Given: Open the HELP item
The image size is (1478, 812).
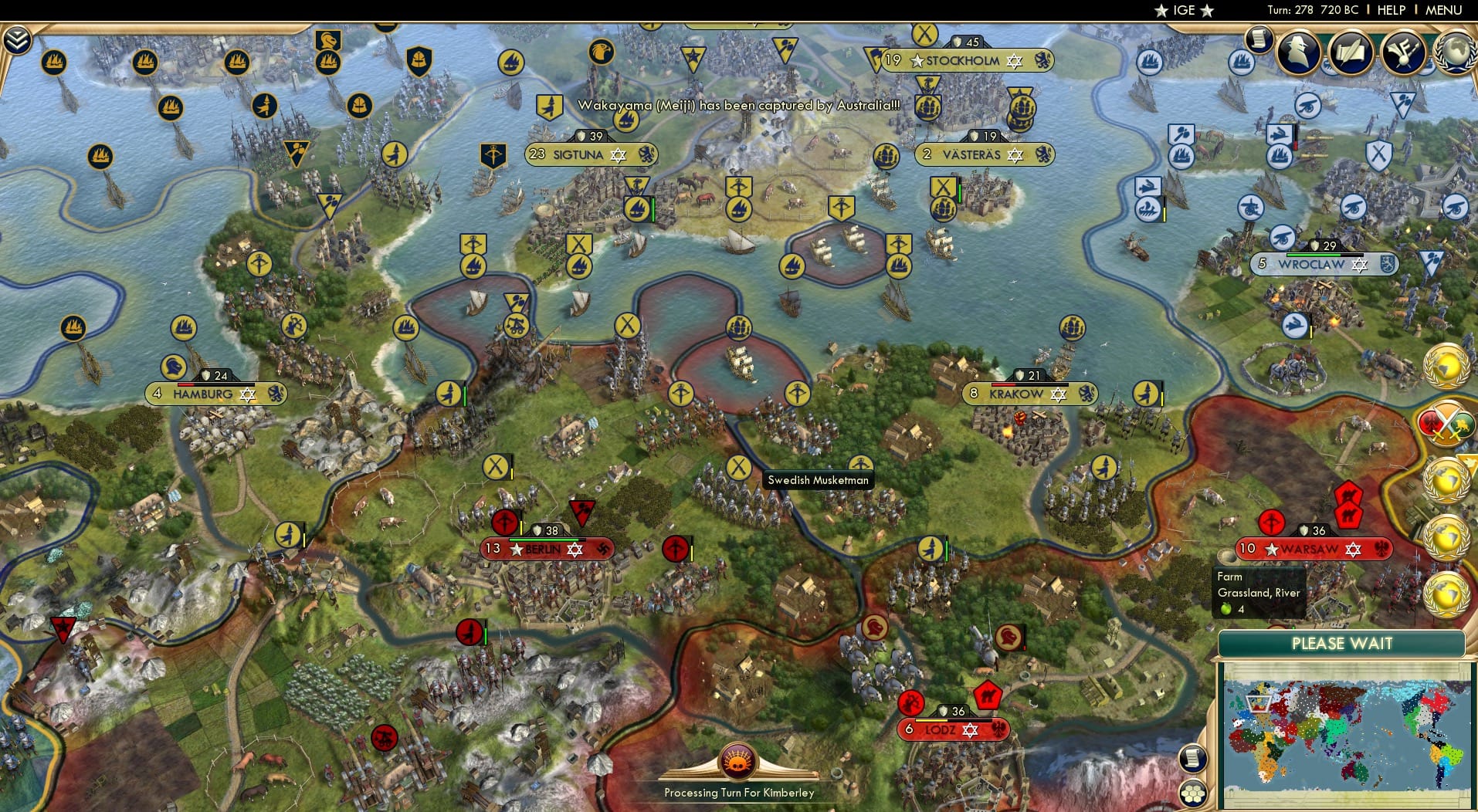Looking at the screenshot, I should 1390,10.
